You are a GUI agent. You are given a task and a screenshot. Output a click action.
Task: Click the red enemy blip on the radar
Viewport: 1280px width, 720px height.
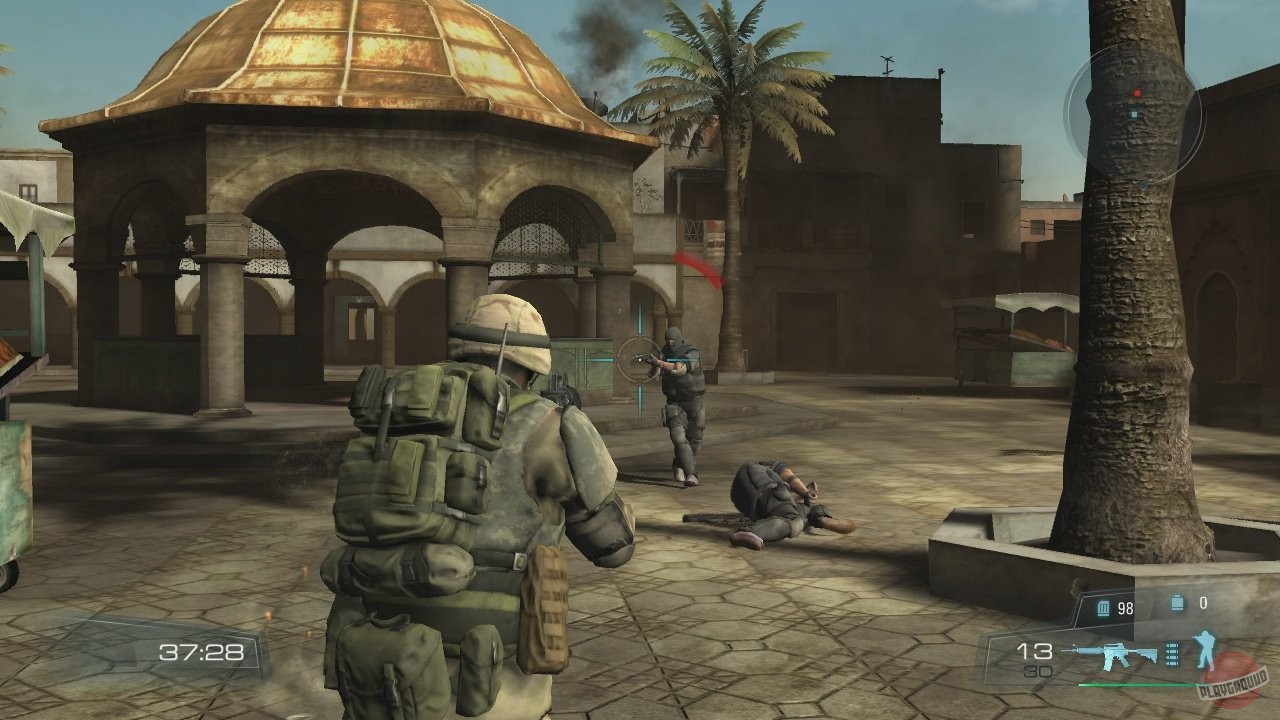(1138, 93)
